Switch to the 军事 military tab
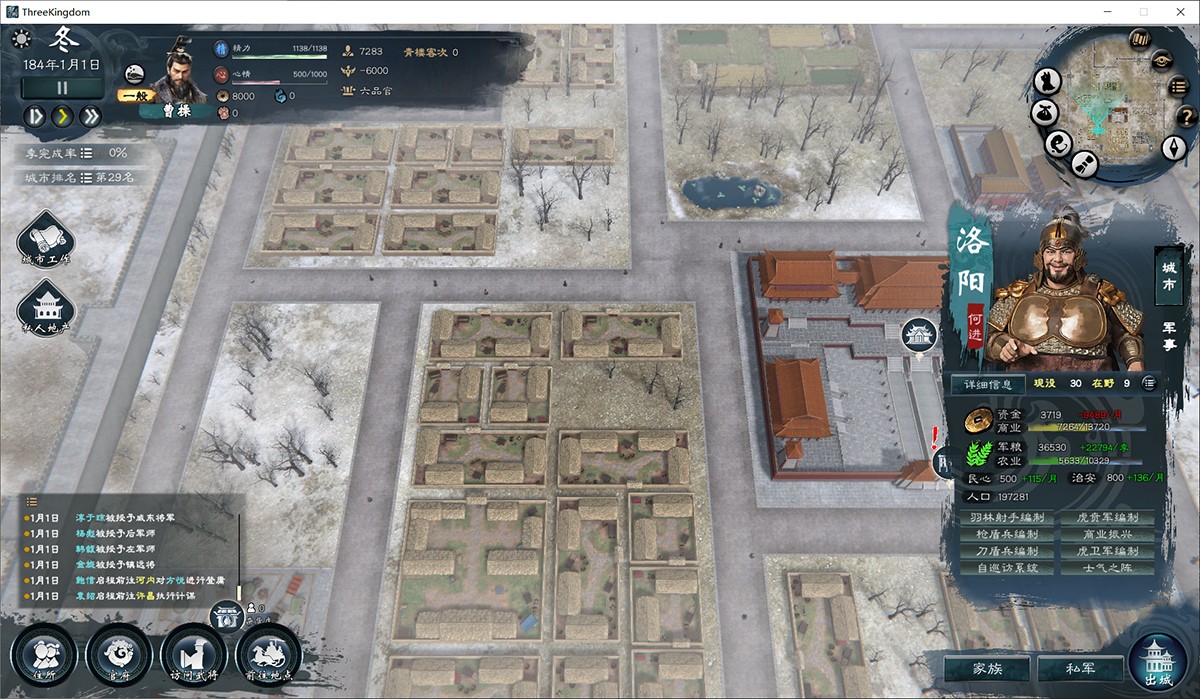This screenshot has height=699, width=1200. [1167, 335]
